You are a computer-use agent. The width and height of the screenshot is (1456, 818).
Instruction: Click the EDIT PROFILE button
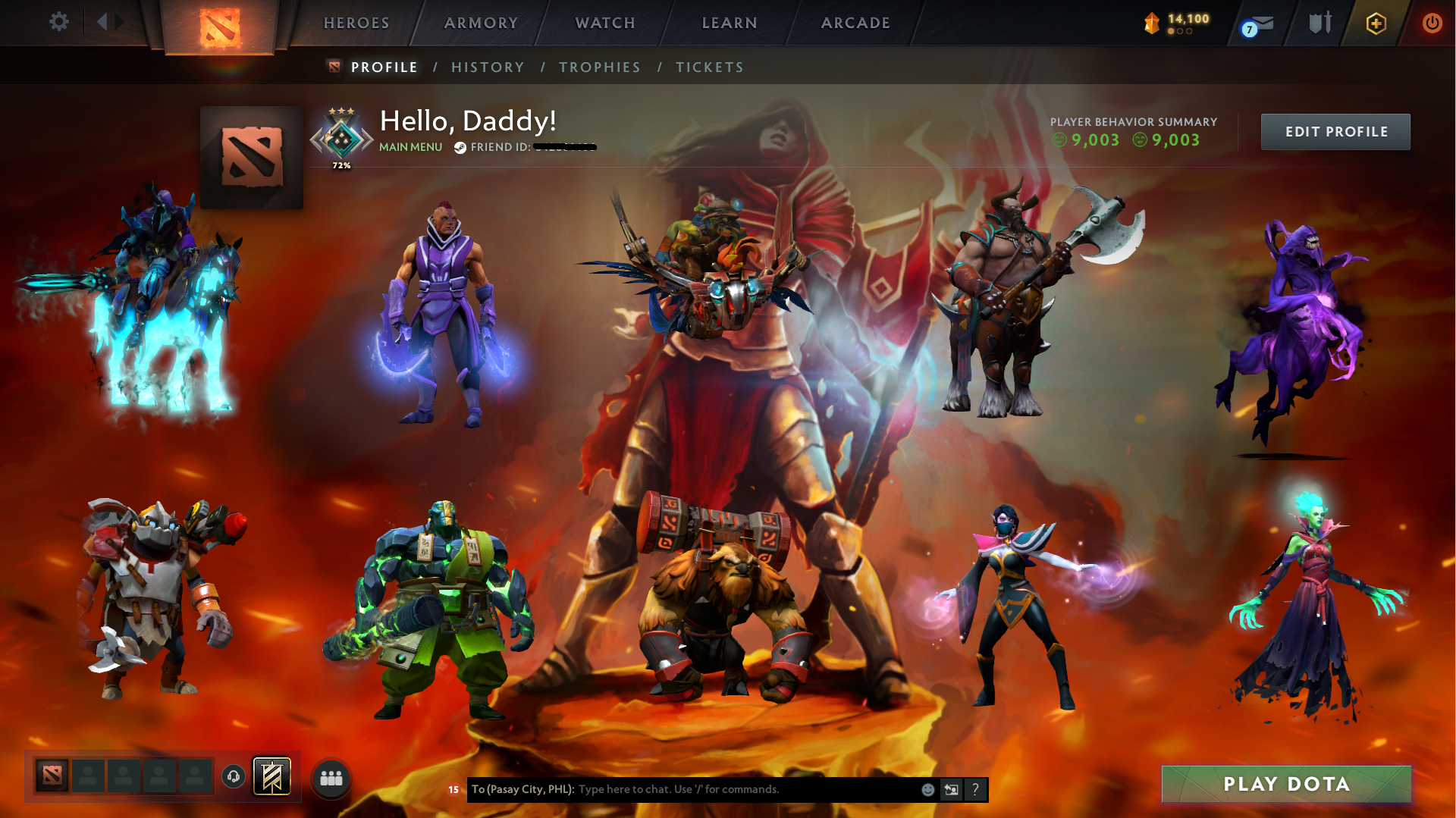[x=1335, y=131]
